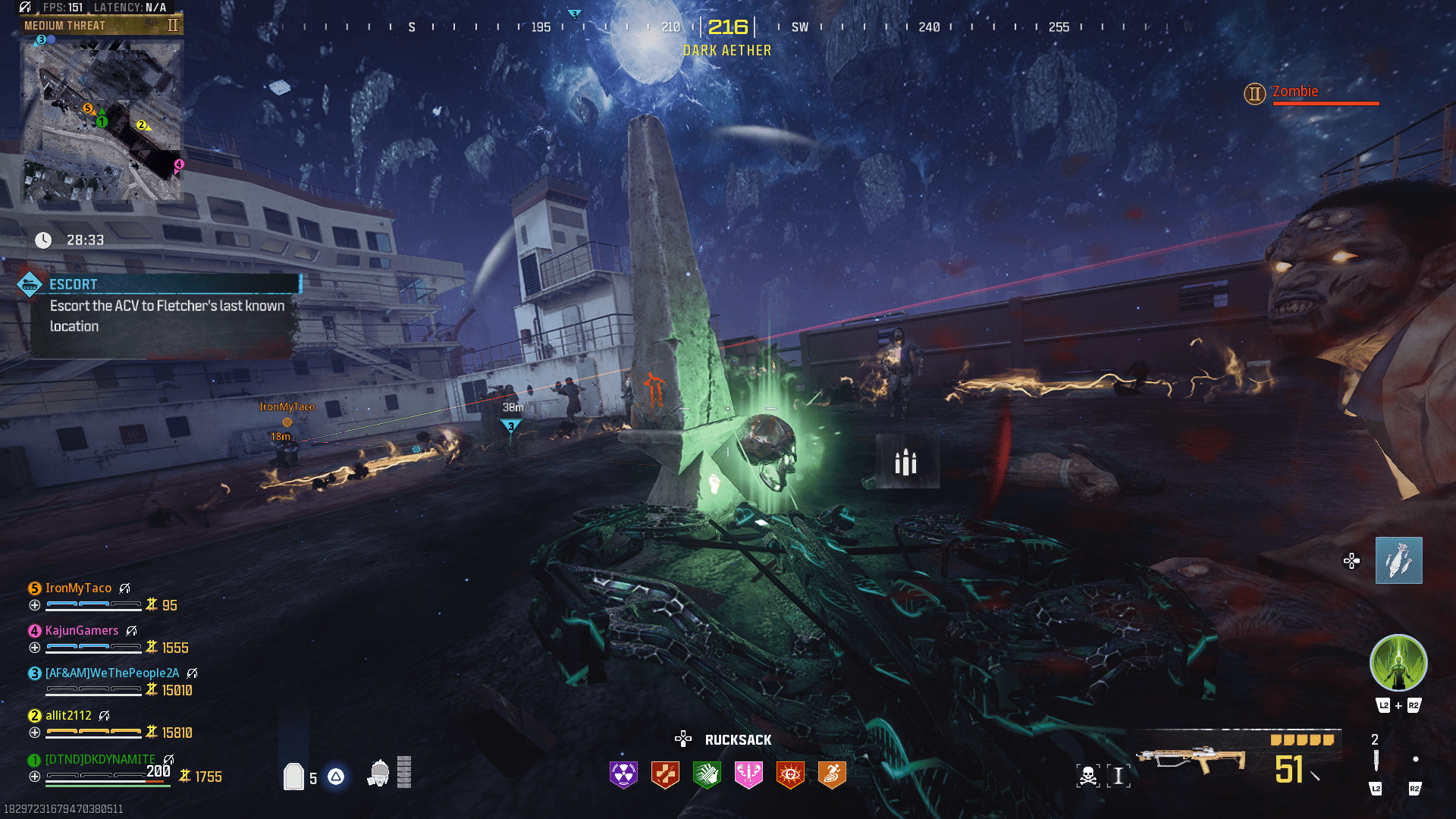The image size is (1456, 819).
Task: Activate the green glowing figure field upgrade
Action: 1398,664
